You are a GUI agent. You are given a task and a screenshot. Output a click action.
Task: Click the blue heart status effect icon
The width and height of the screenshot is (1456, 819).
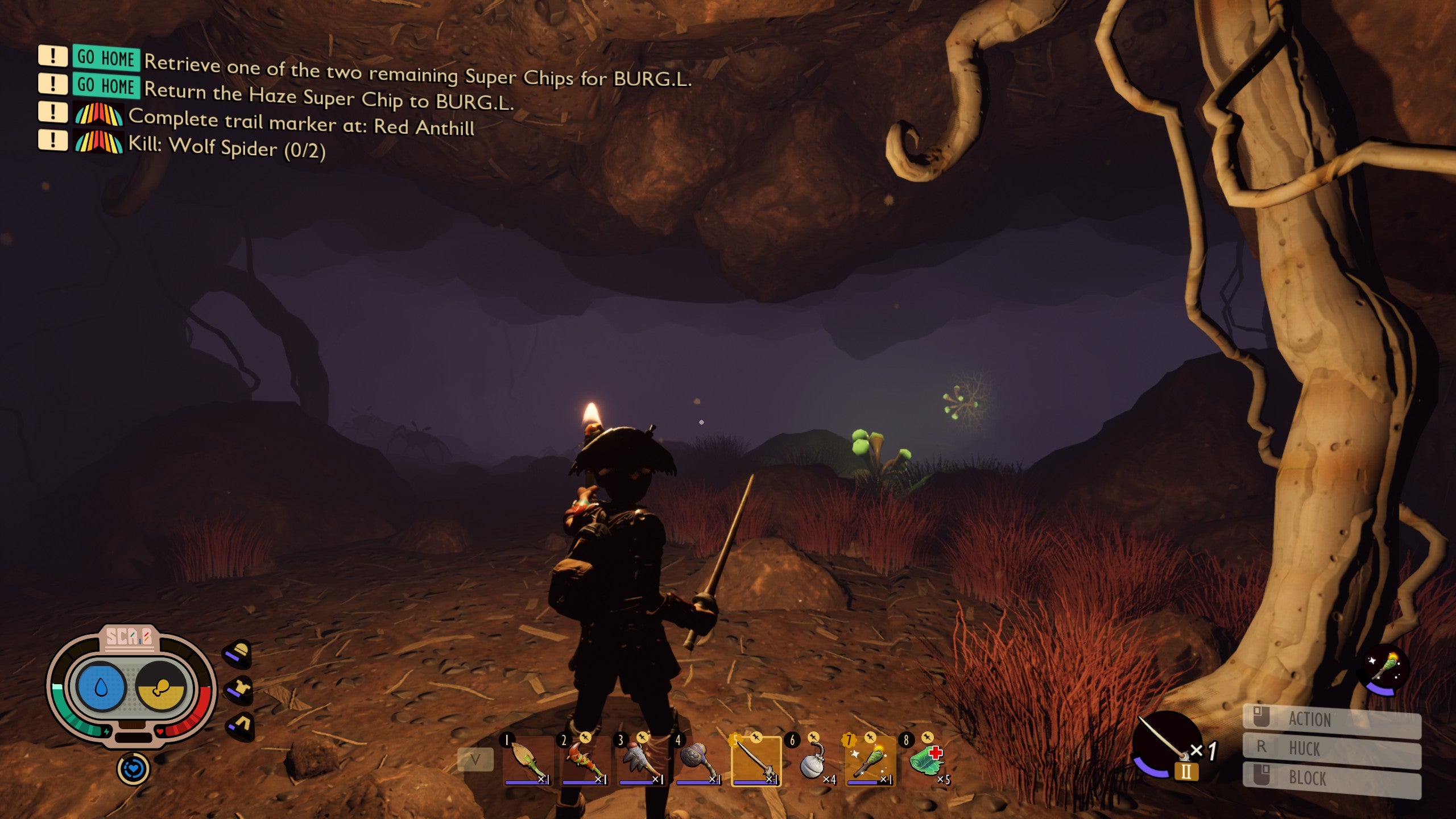pyautogui.click(x=133, y=769)
